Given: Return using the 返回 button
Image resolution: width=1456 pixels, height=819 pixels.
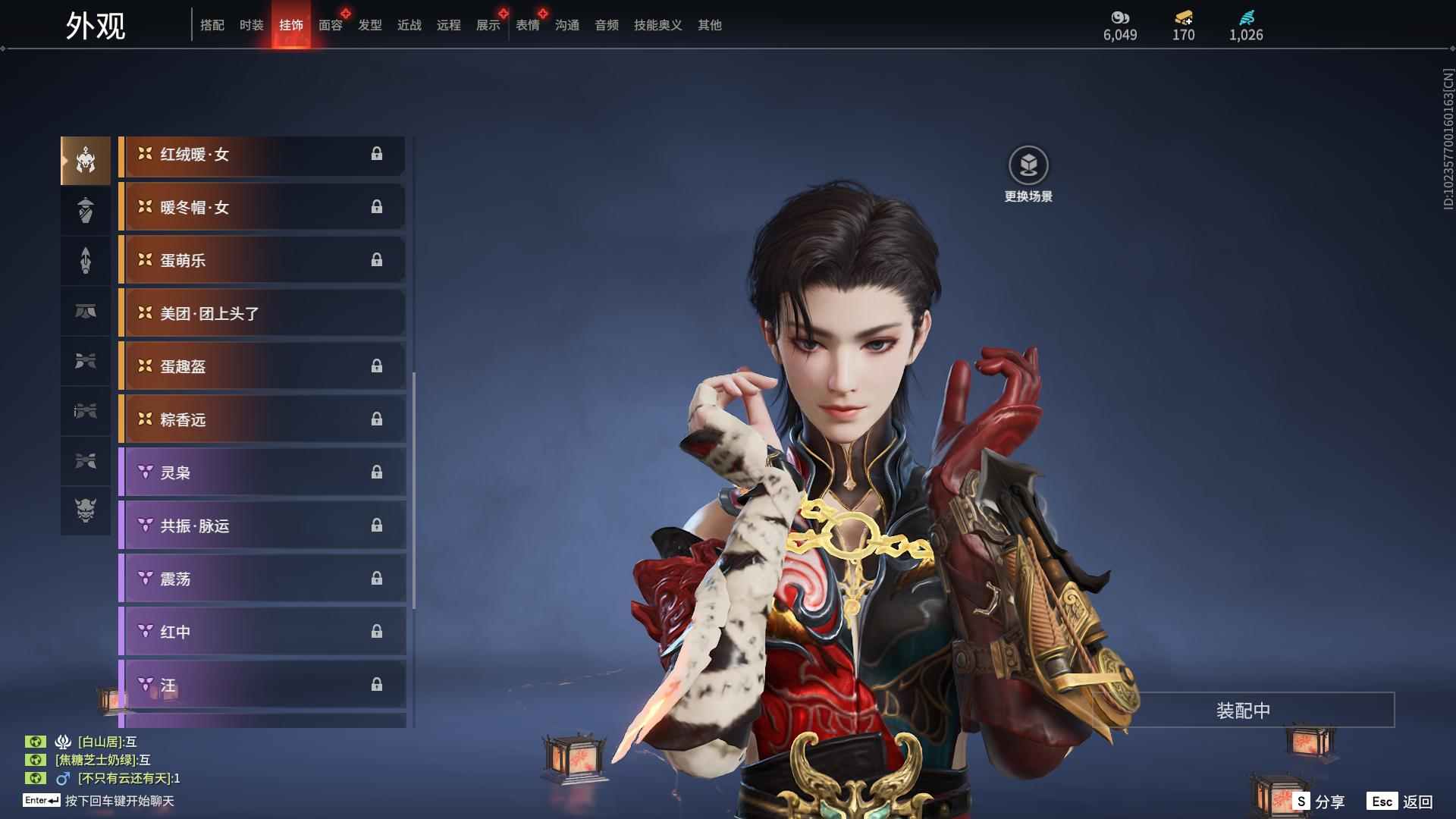Looking at the screenshot, I should click(x=1400, y=802).
